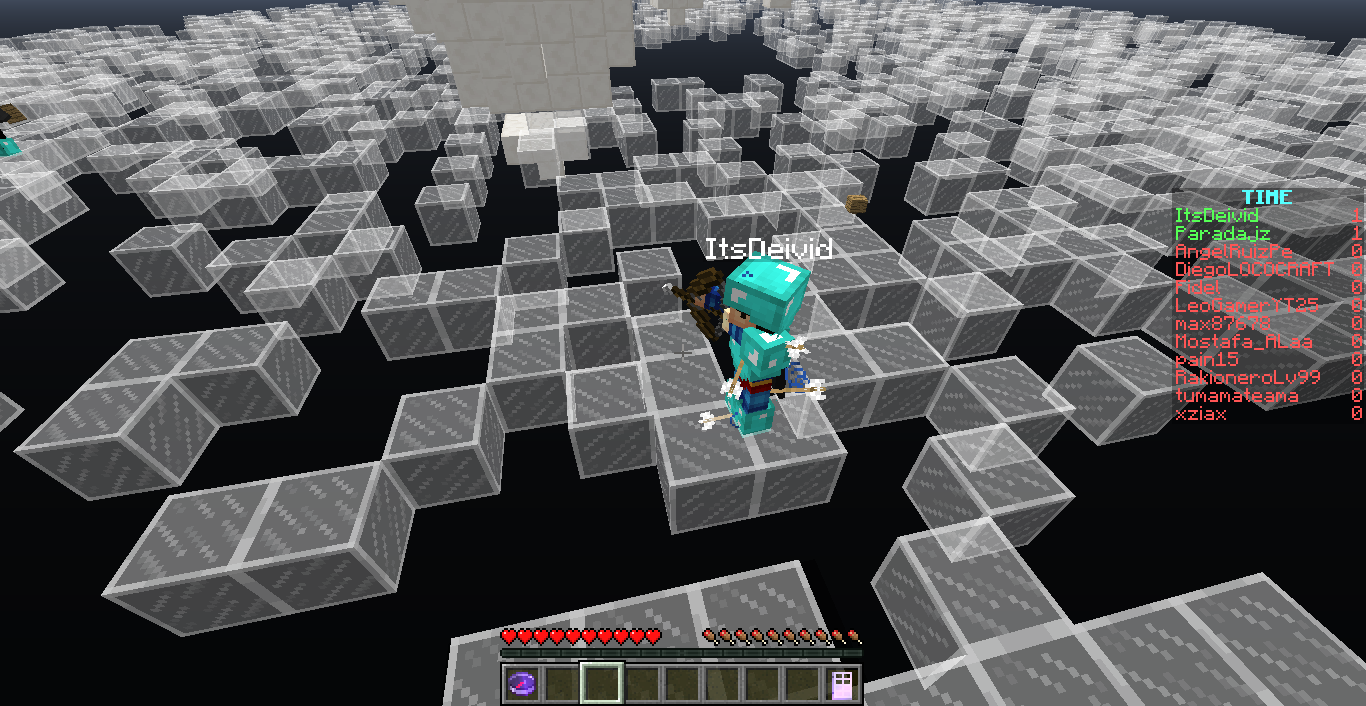This screenshot has height=706, width=1366.
Task: Select the iron door hotbar slot
Action: pyautogui.click(x=841, y=684)
